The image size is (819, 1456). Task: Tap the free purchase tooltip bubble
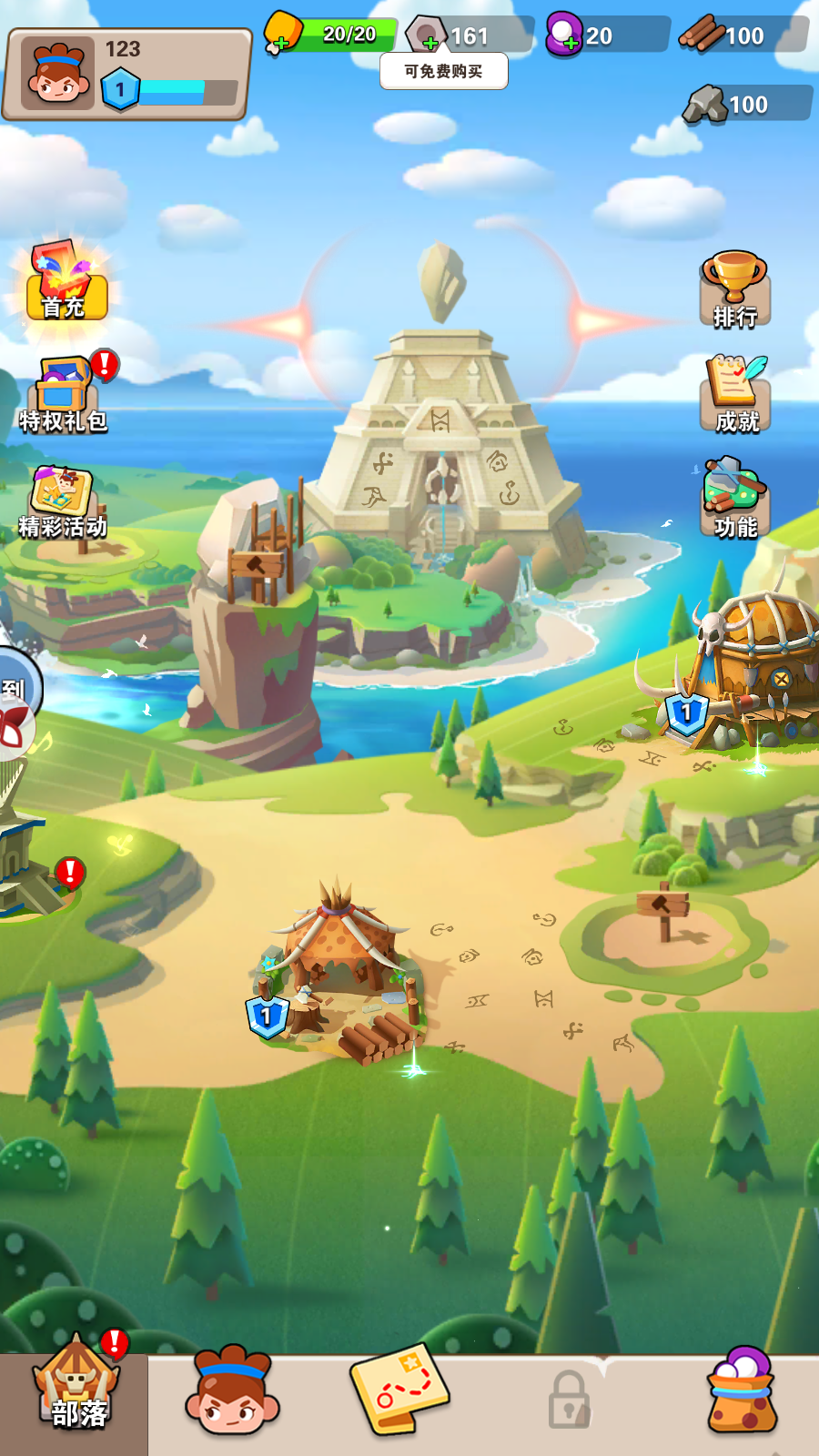(x=443, y=71)
